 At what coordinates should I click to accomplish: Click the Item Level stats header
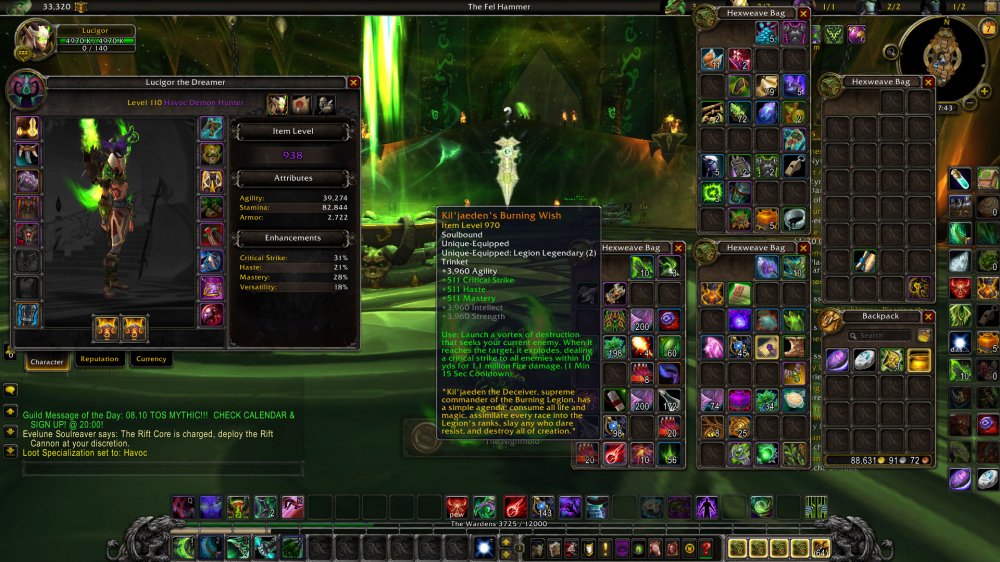pos(294,131)
